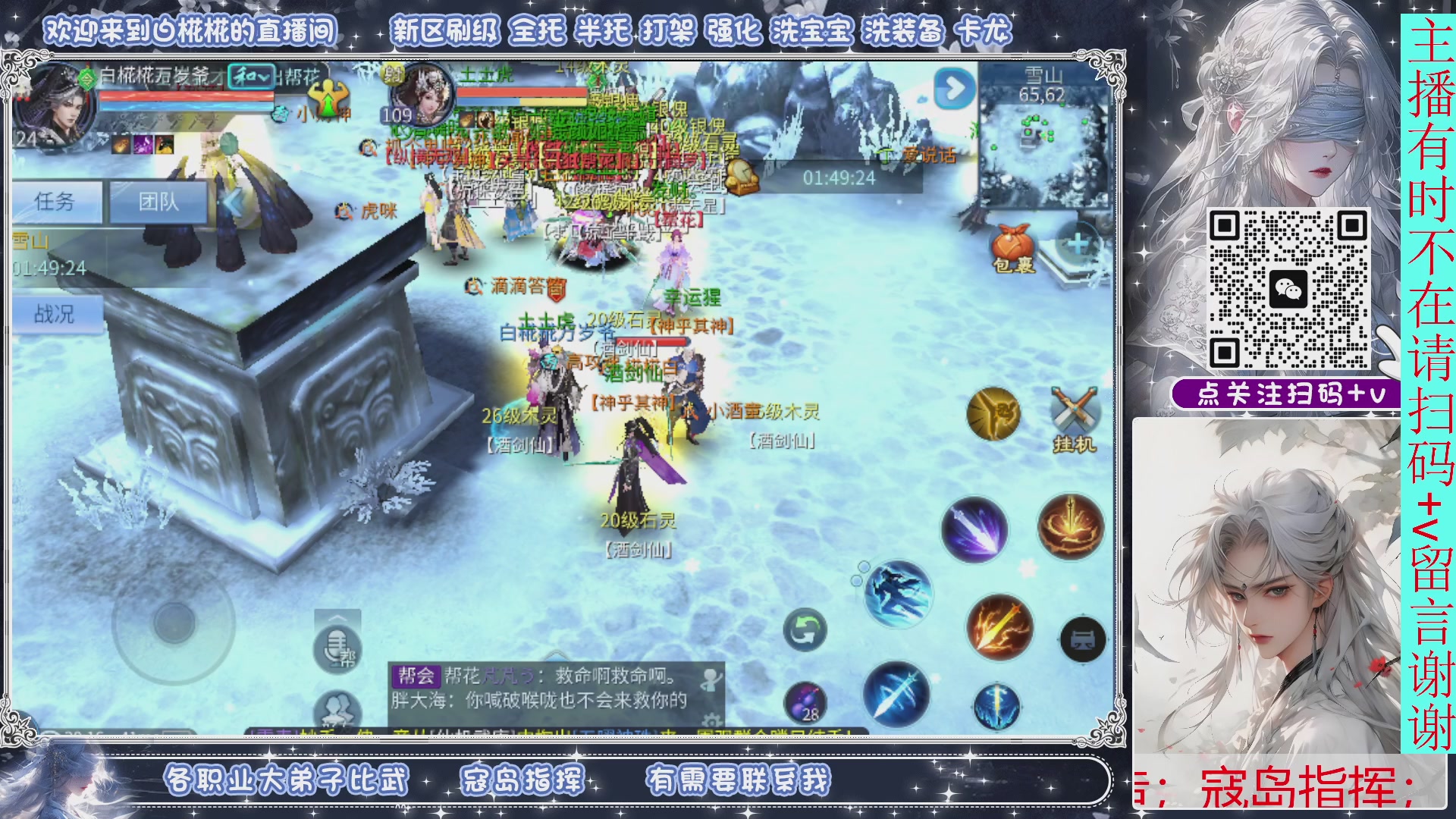Screen dimensions: 1456x819
Task: Tap the dark sit/bench icon
Action: (1084, 641)
